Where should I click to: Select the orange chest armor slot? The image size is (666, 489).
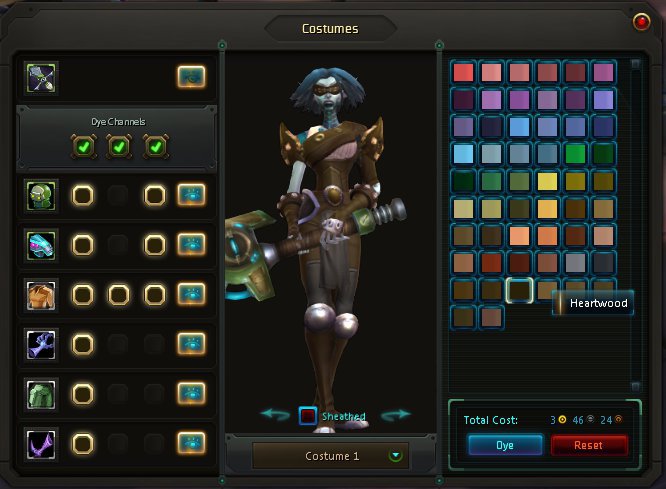point(42,294)
